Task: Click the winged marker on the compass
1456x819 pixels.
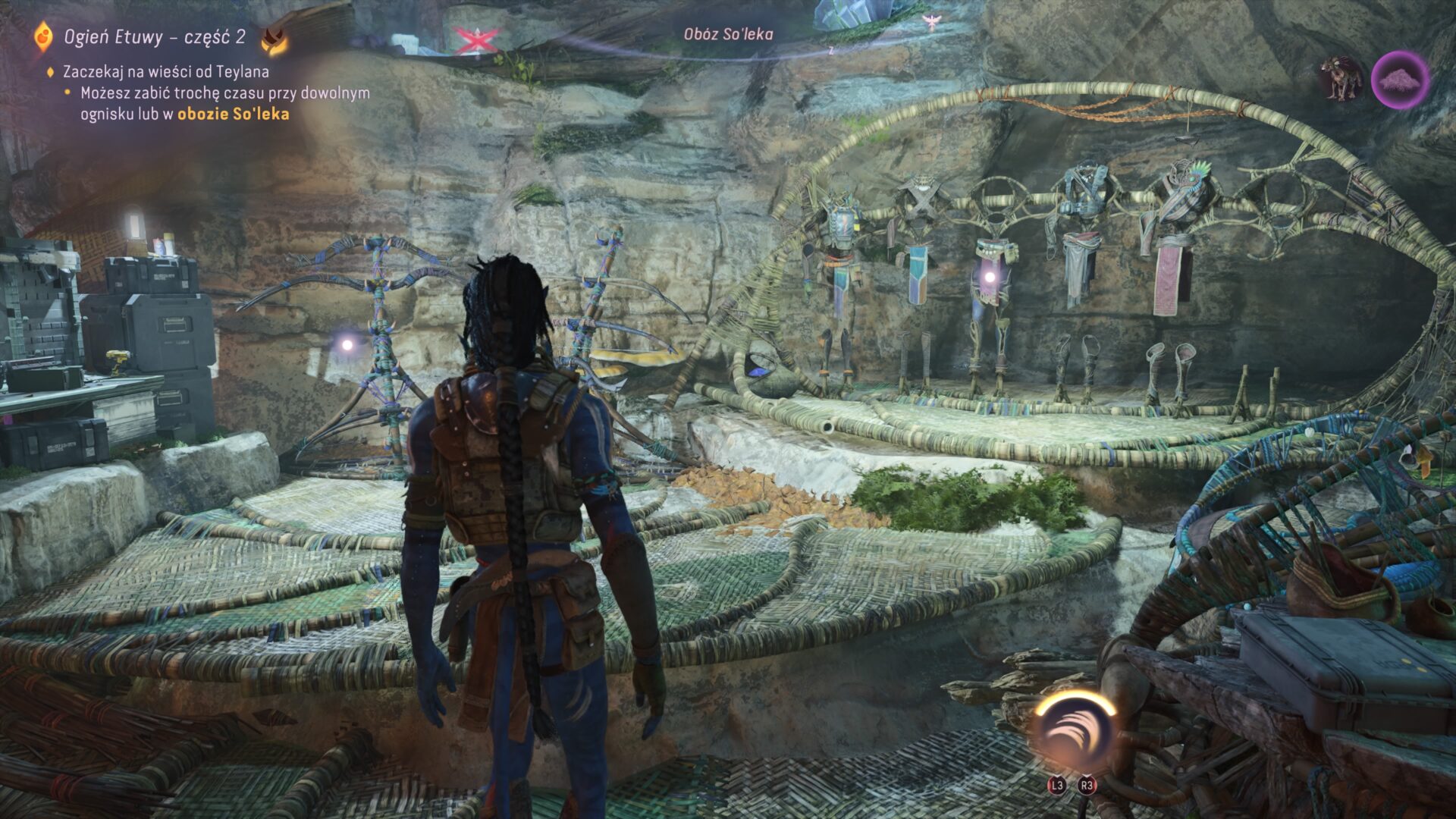Action: [x=930, y=23]
